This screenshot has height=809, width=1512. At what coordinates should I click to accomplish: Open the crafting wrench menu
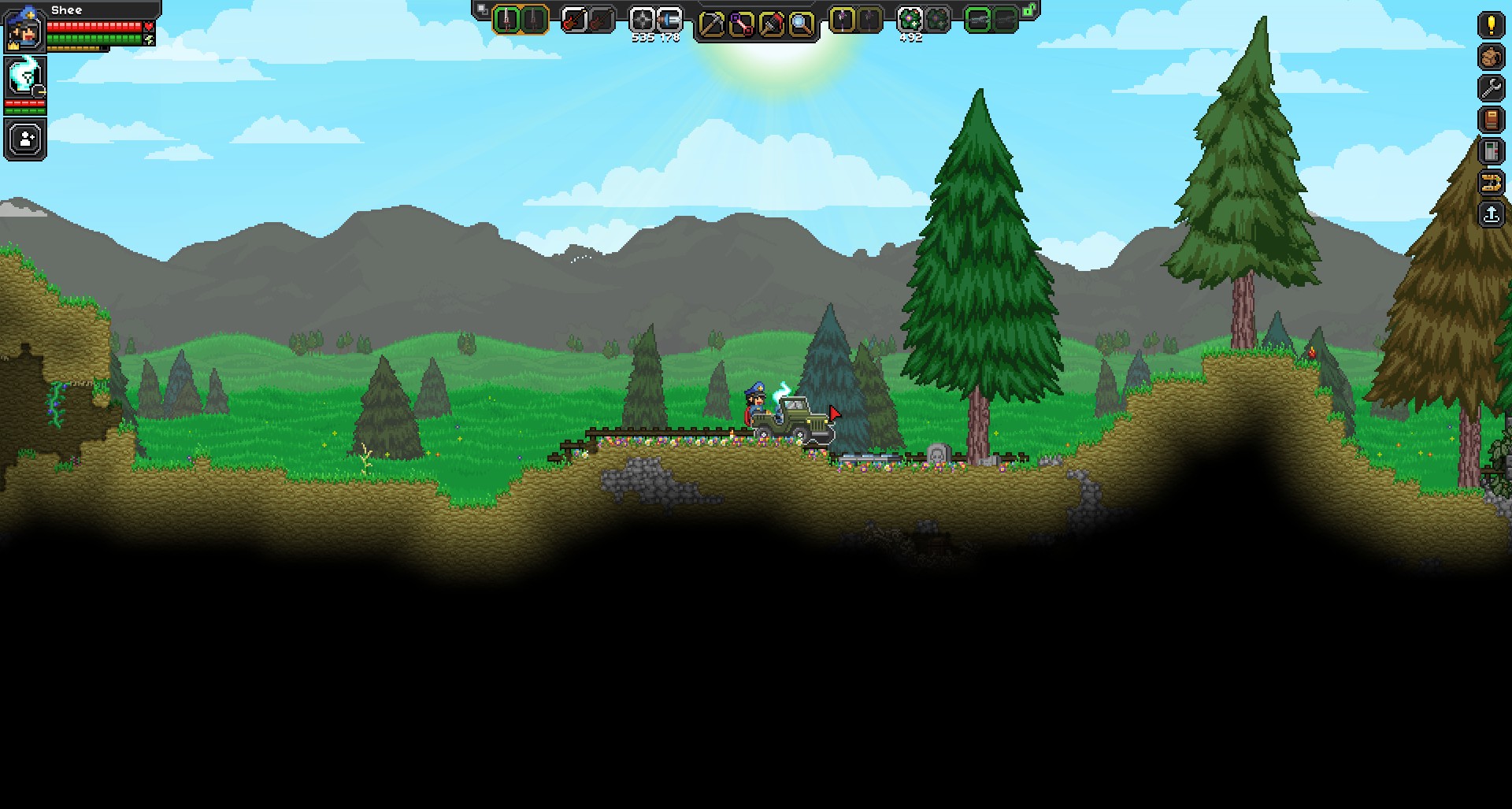coord(1491,88)
